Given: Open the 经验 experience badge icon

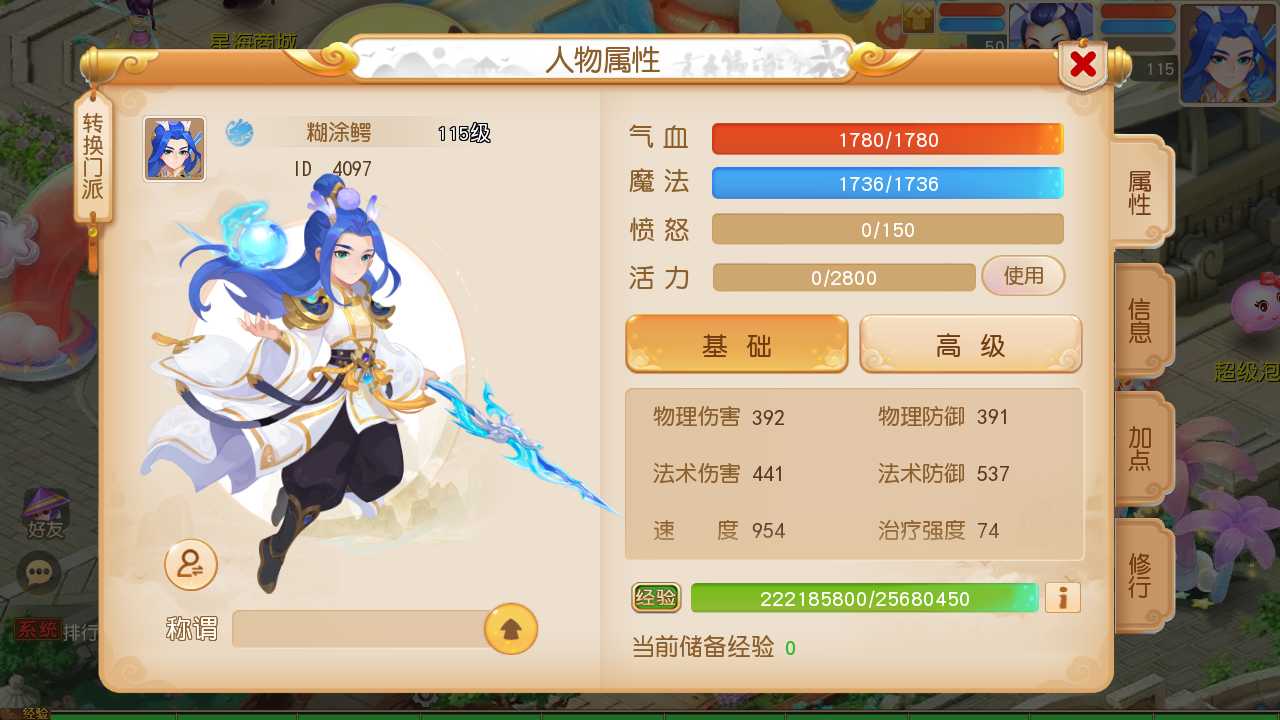Looking at the screenshot, I should click(x=655, y=598).
